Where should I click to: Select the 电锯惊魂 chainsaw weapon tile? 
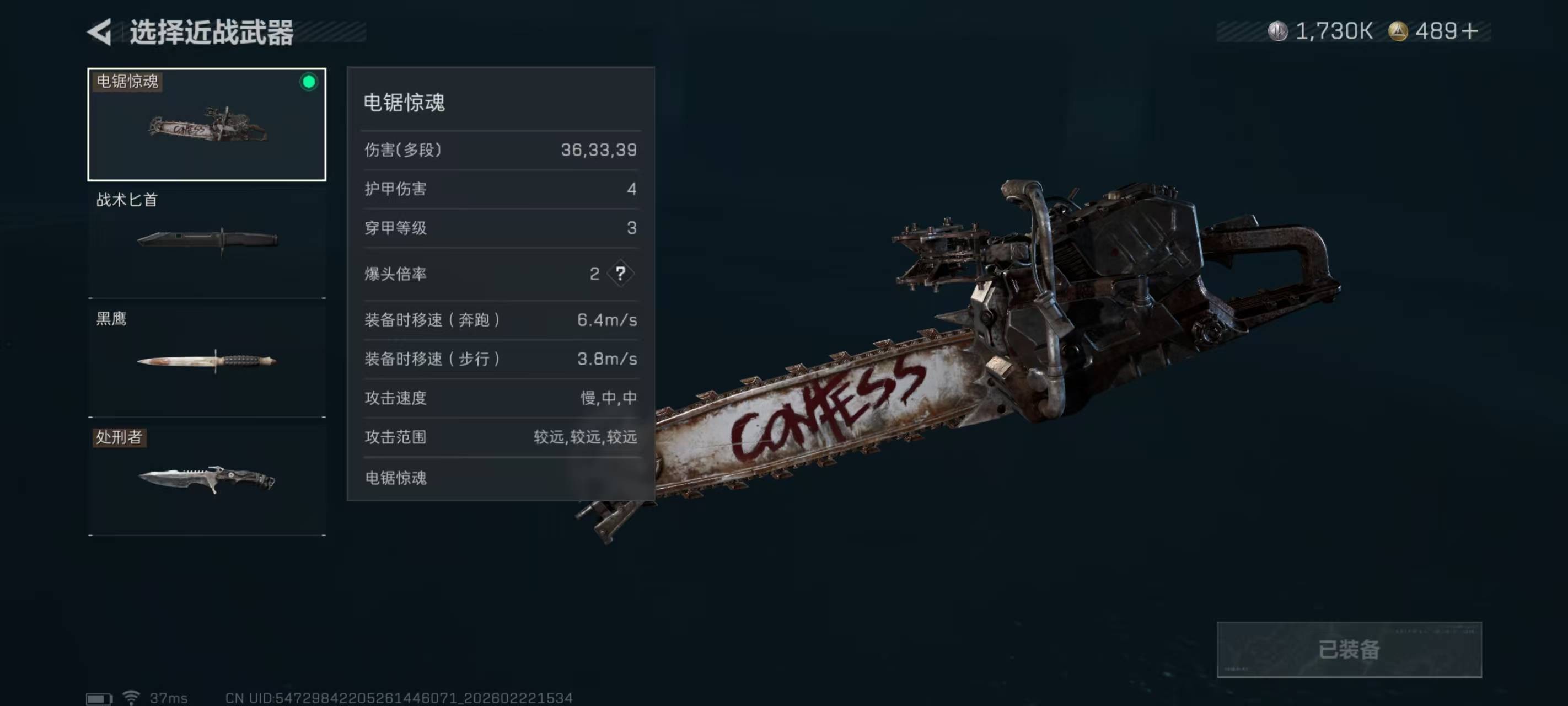tap(206, 124)
